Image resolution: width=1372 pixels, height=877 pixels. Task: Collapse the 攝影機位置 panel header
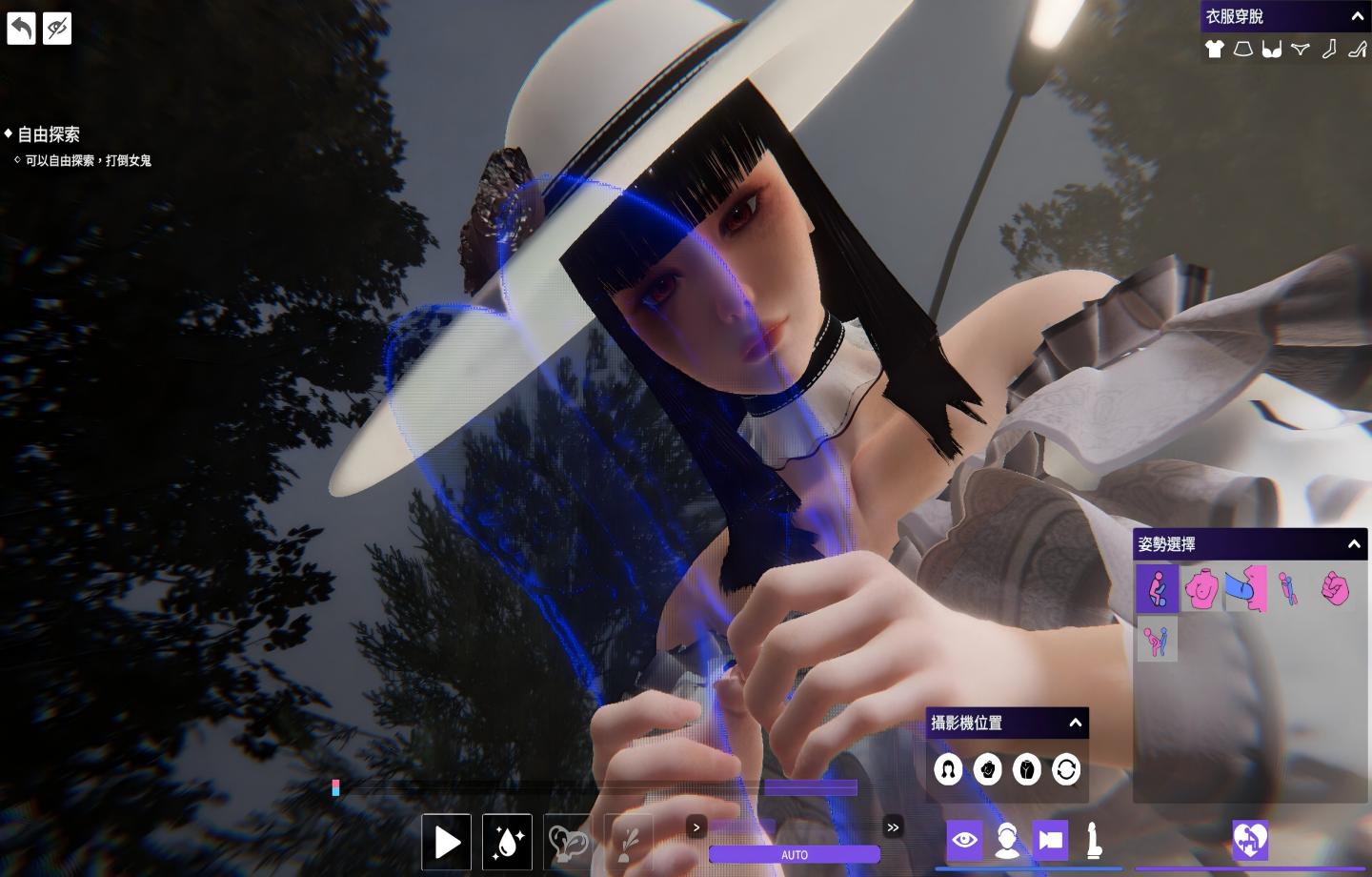tap(1076, 723)
